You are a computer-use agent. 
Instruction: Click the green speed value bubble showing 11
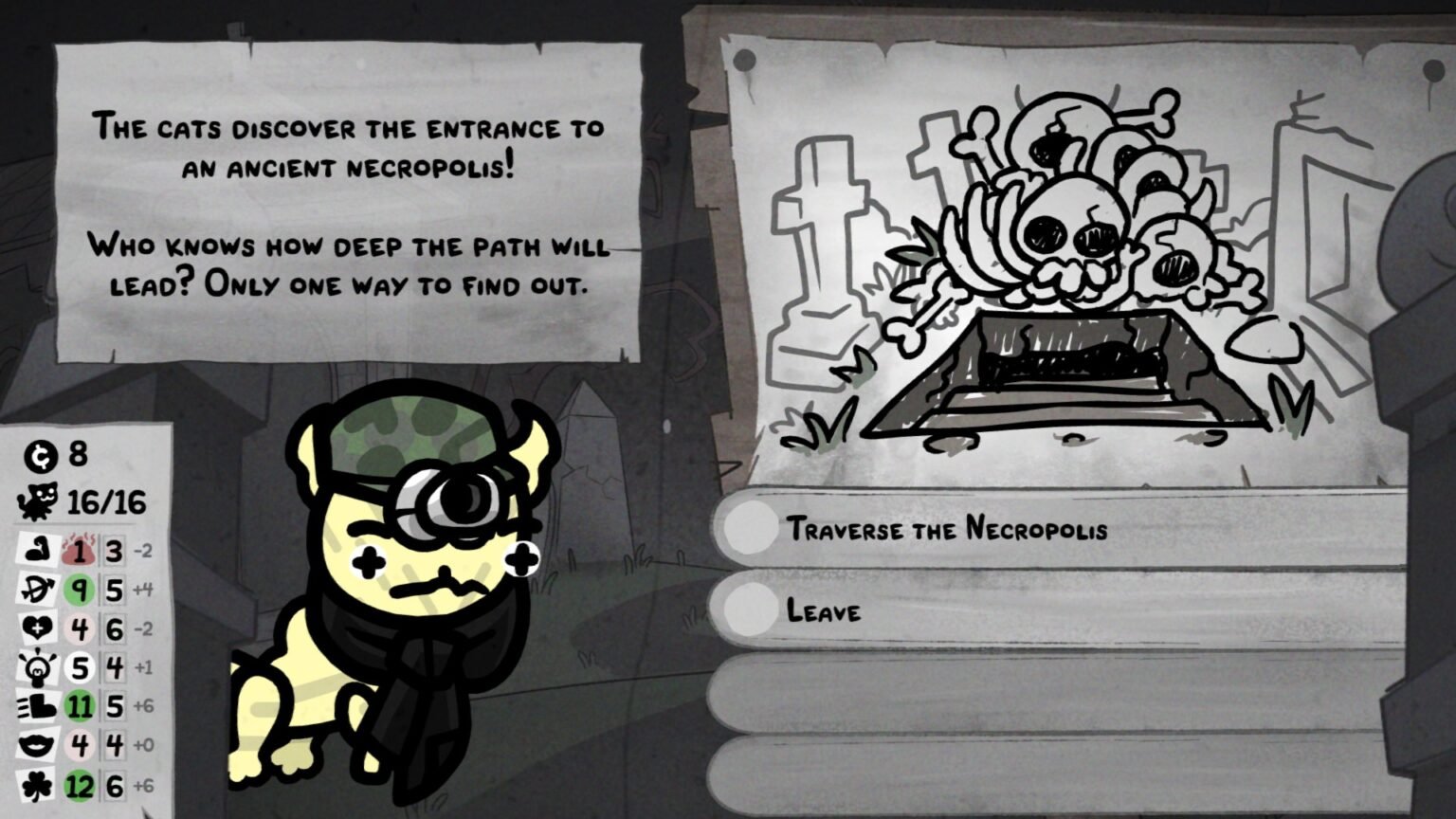click(x=79, y=706)
